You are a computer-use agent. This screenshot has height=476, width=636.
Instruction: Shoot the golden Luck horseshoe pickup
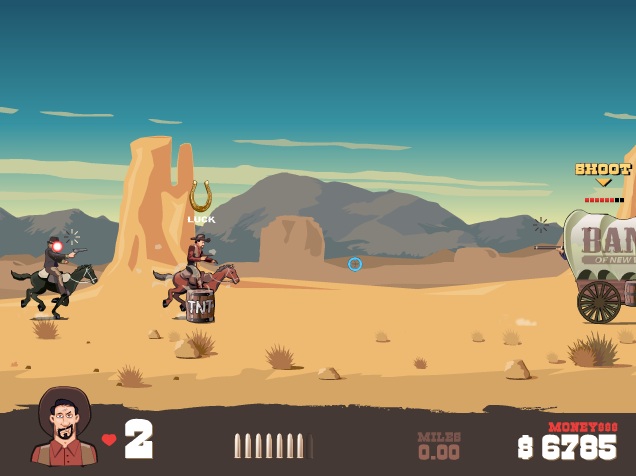[x=201, y=196]
